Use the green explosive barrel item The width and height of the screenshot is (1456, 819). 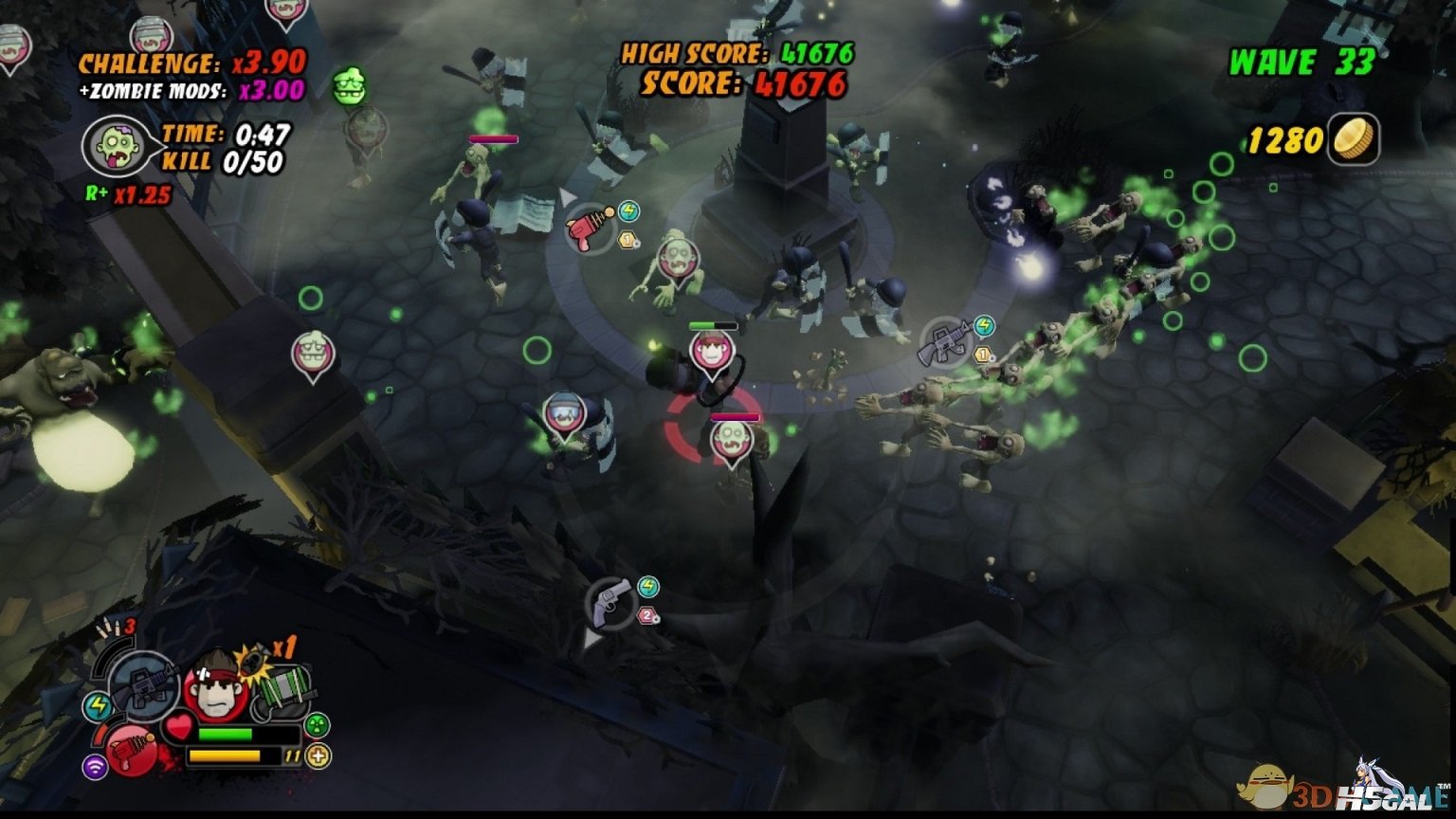pyautogui.click(x=283, y=691)
